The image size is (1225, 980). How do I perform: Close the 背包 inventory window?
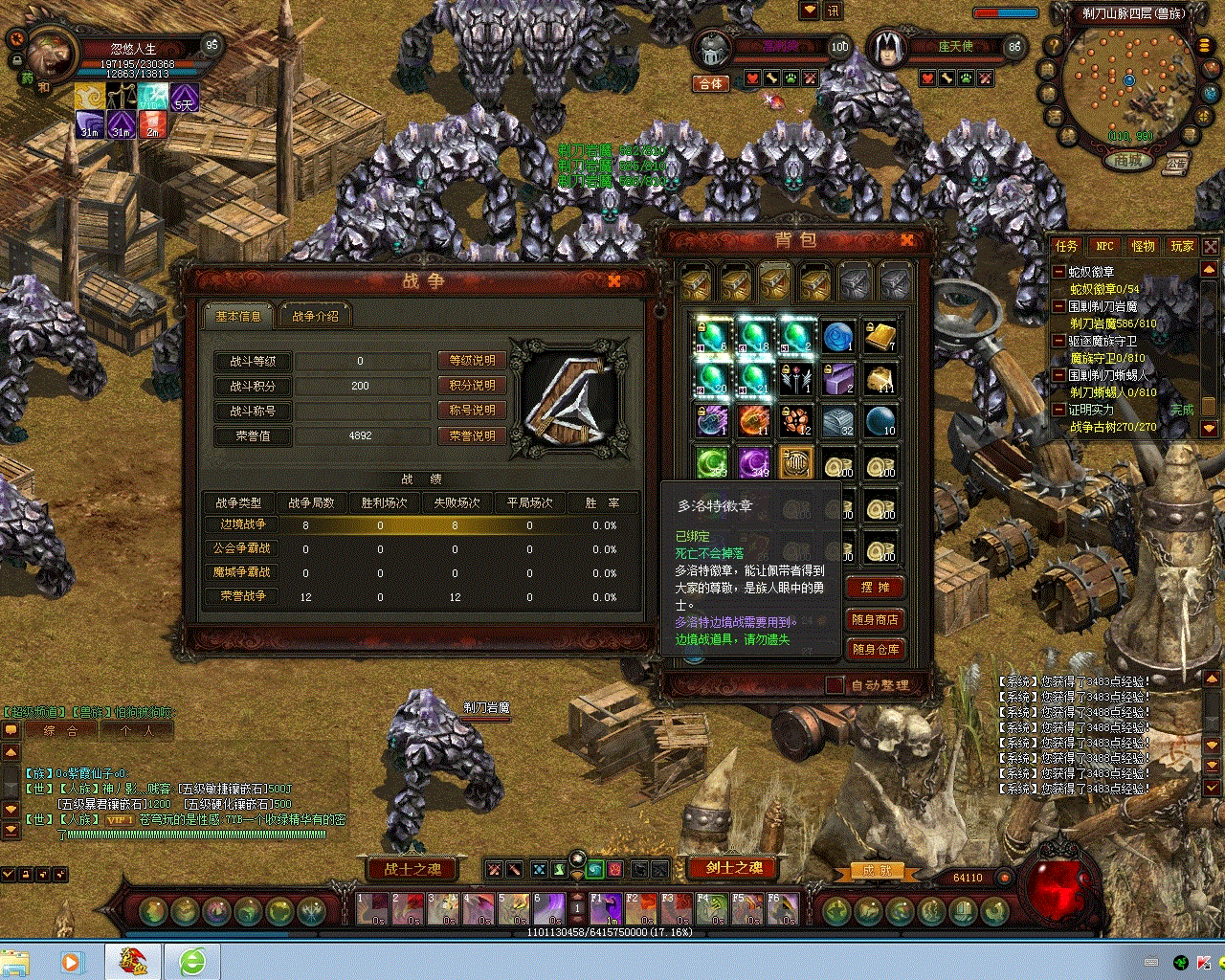906,240
